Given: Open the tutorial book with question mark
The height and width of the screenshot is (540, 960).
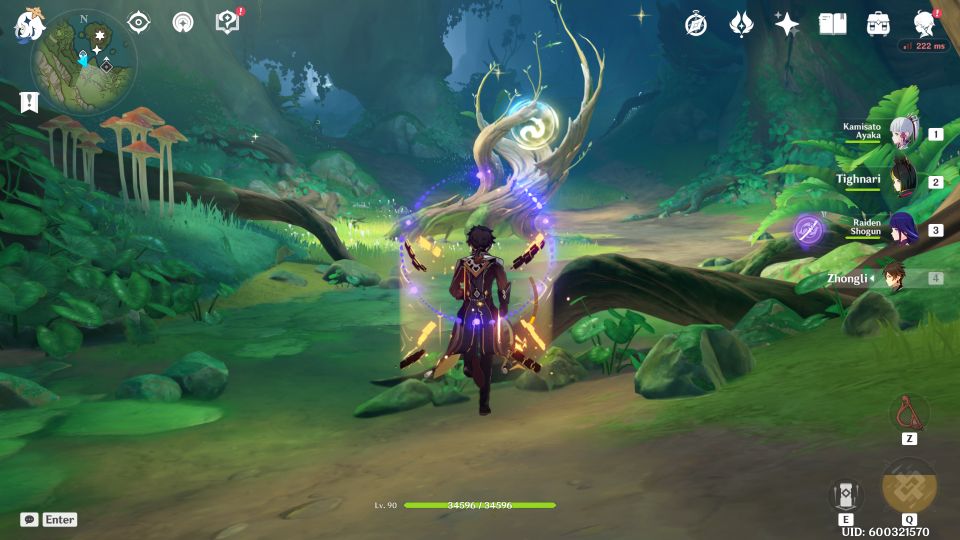Looking at the screenshot, I should pos(227,22).
